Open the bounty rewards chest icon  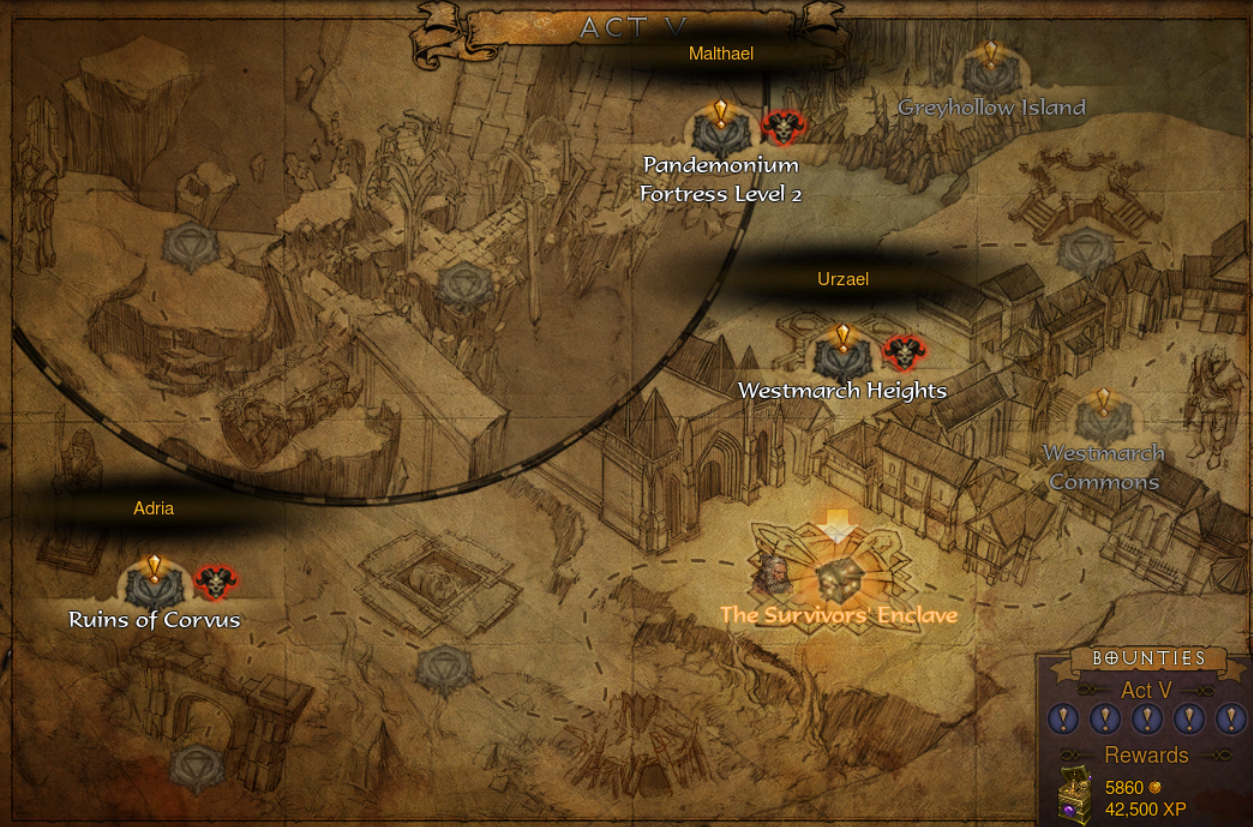click(x=1075, y=796)
